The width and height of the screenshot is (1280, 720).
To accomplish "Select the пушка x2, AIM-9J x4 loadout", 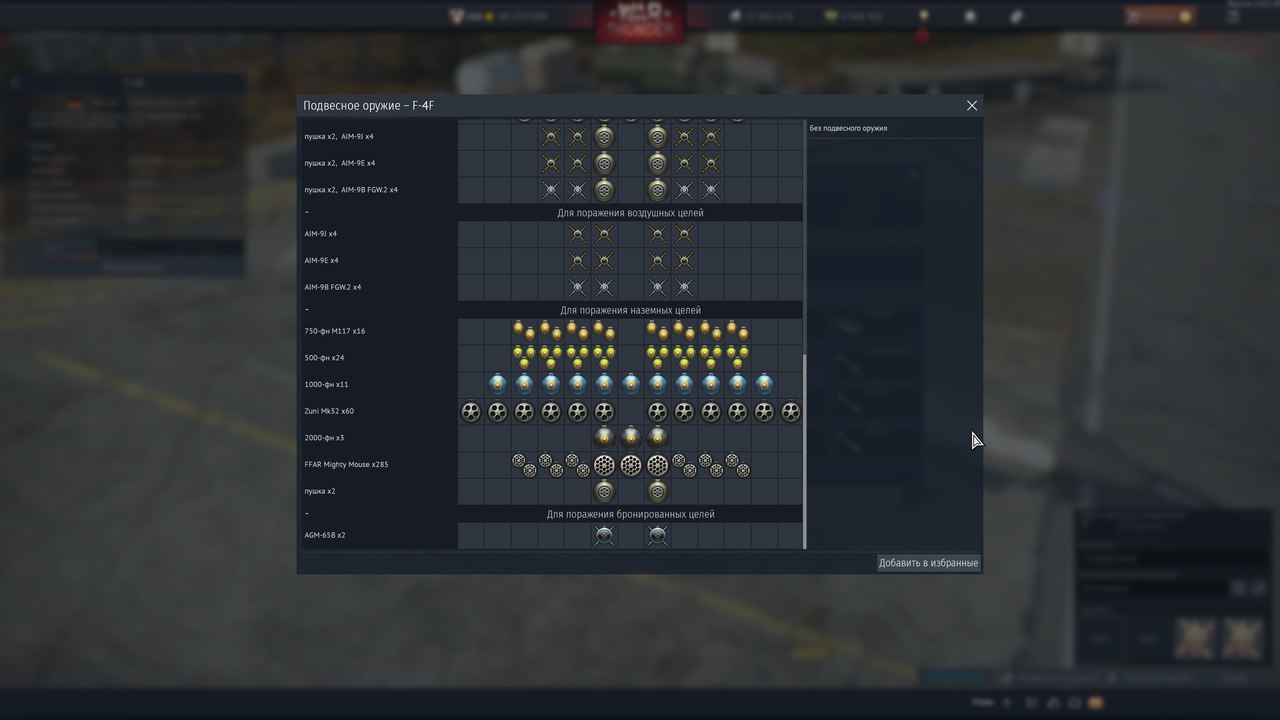I will pyautogui.click(x=339, y=136).
